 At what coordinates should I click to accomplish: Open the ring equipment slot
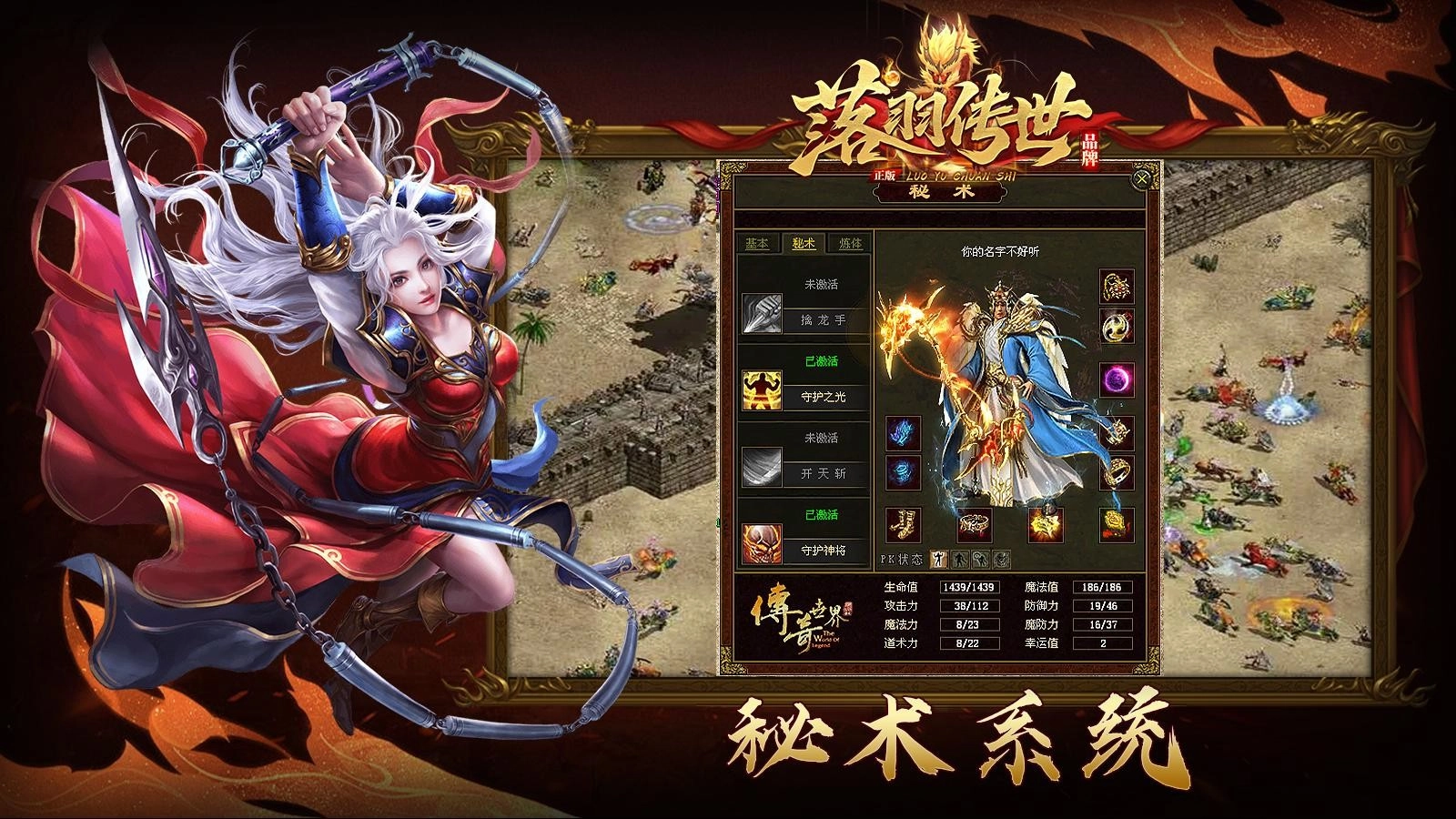[1117, 471]
